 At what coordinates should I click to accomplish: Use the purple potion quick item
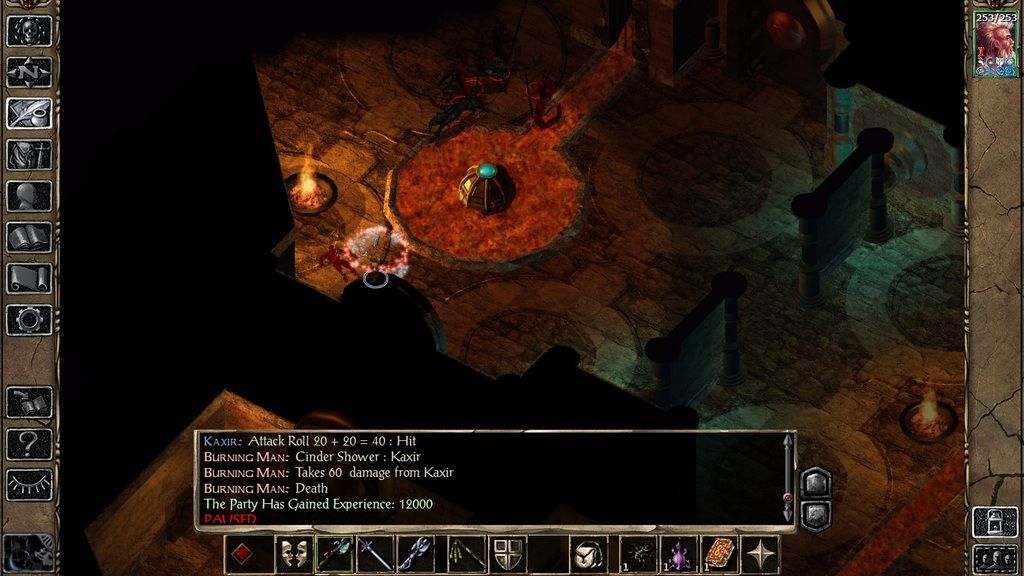coord(679,554)
